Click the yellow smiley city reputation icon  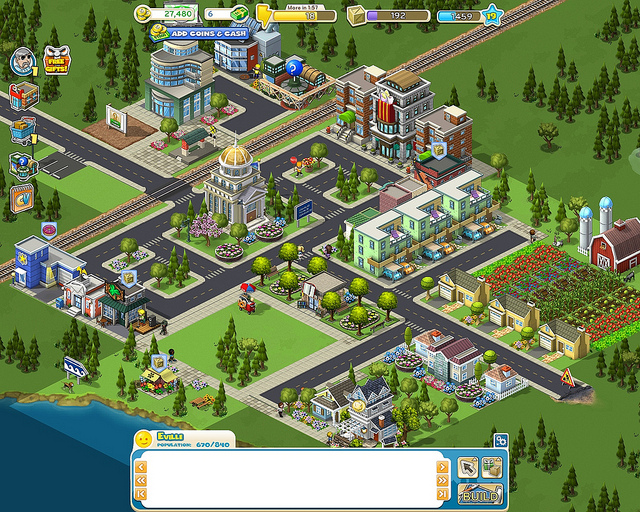144,440
